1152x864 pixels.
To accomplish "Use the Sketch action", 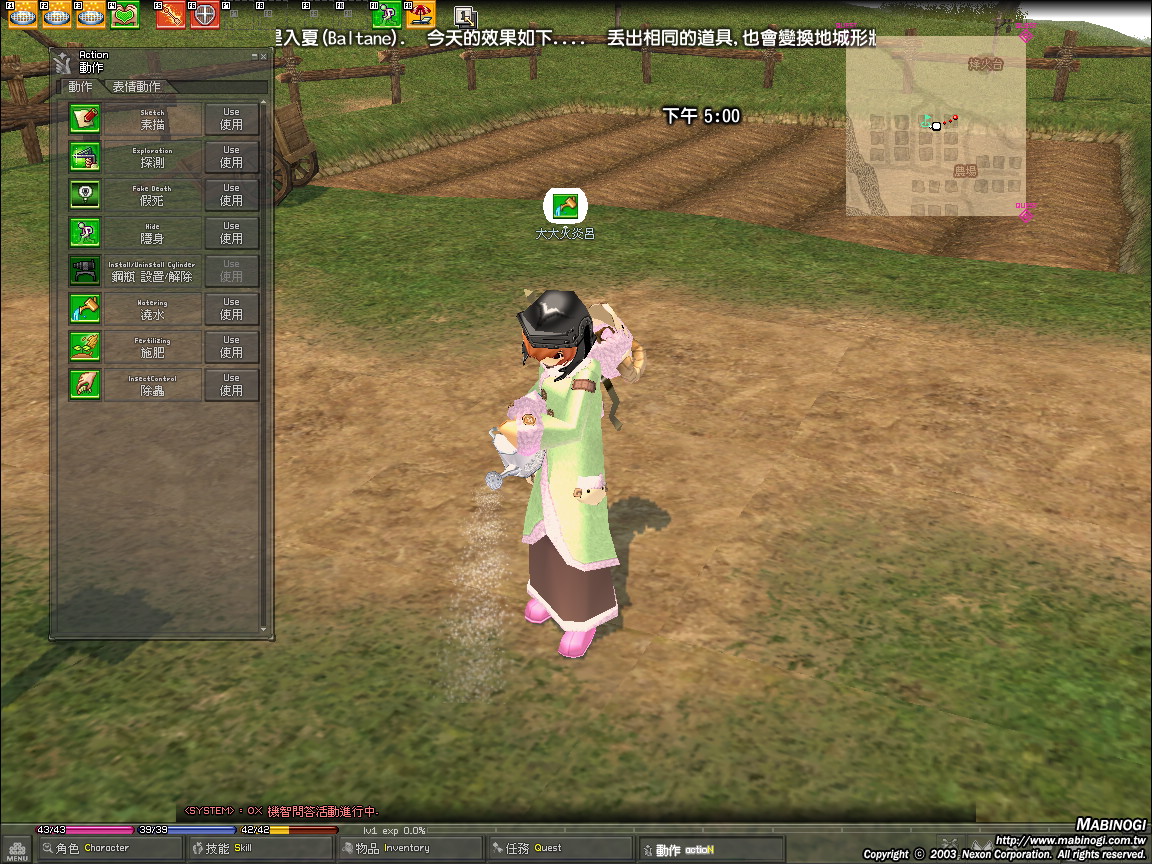I will point(231,118).
